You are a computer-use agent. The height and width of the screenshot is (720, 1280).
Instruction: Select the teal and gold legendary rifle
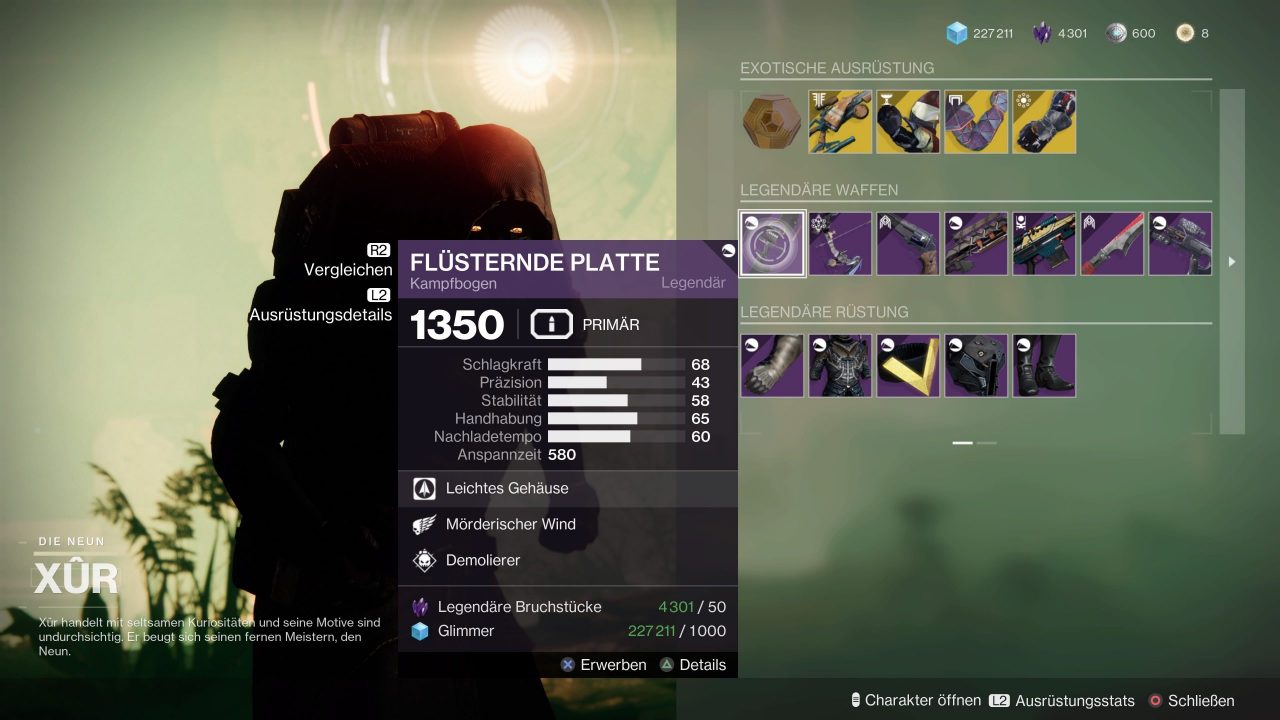[1044, 243]
